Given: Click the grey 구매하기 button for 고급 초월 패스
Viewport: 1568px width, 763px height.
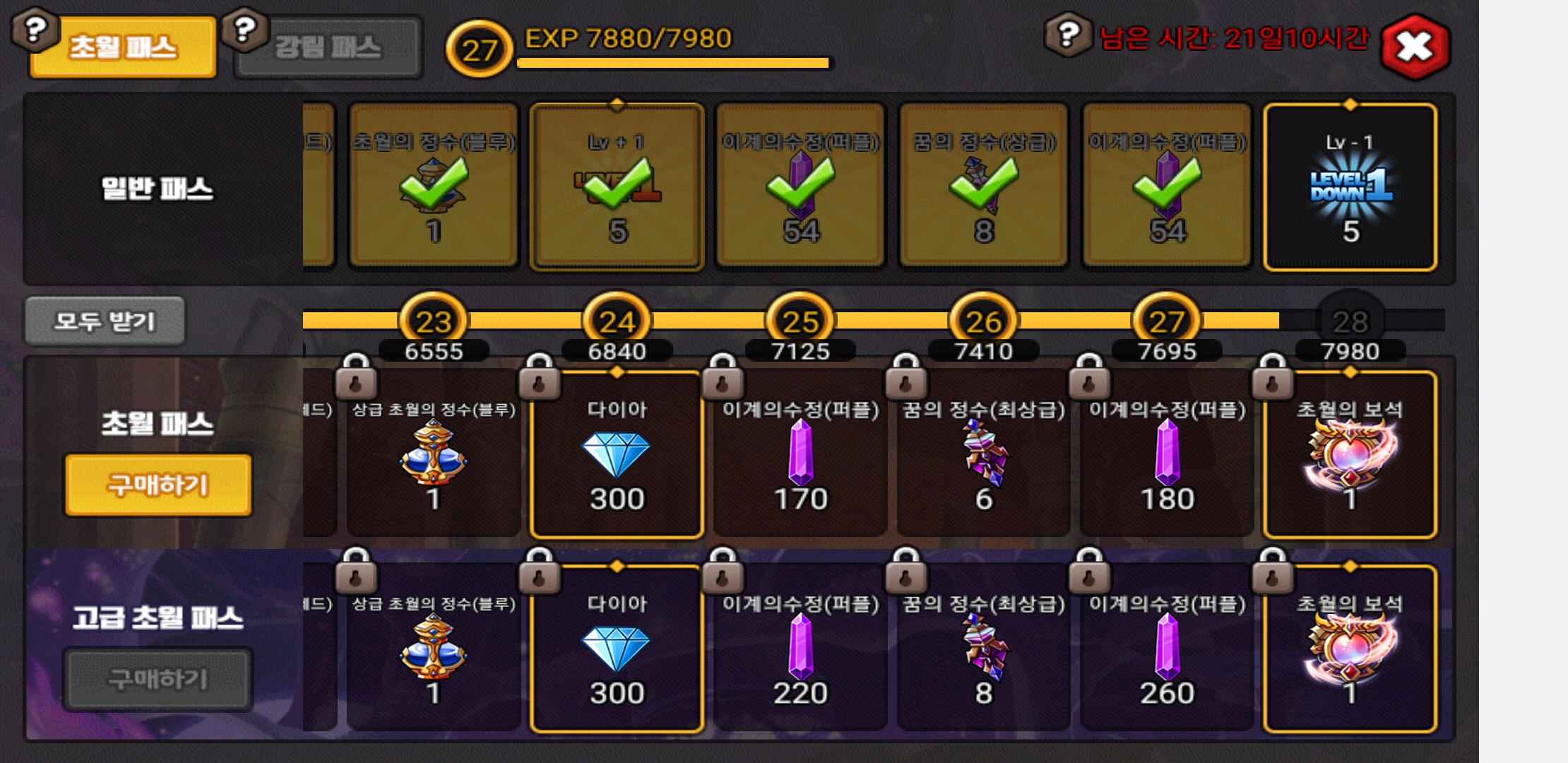Looking at the screenshot, I should (158, 679).
